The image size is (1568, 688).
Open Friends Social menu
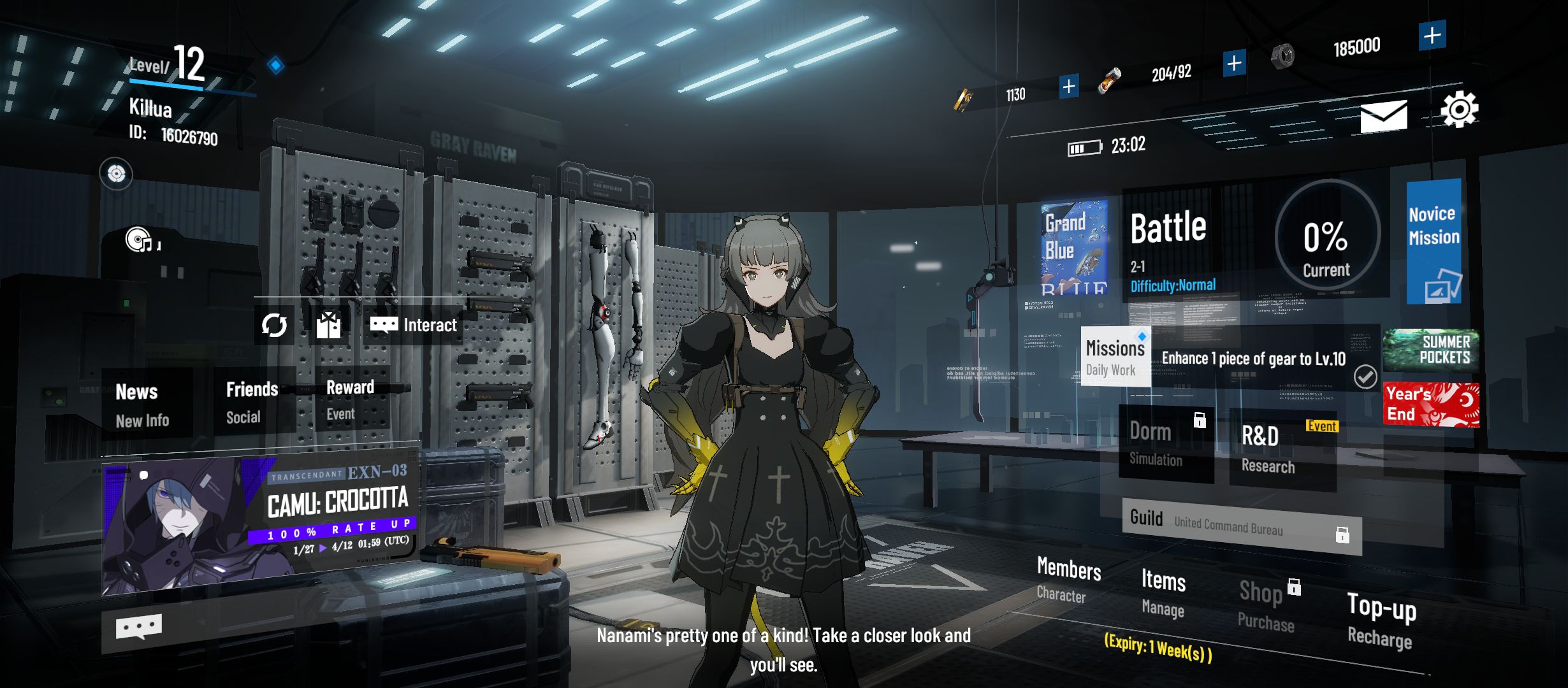(253, 402)
